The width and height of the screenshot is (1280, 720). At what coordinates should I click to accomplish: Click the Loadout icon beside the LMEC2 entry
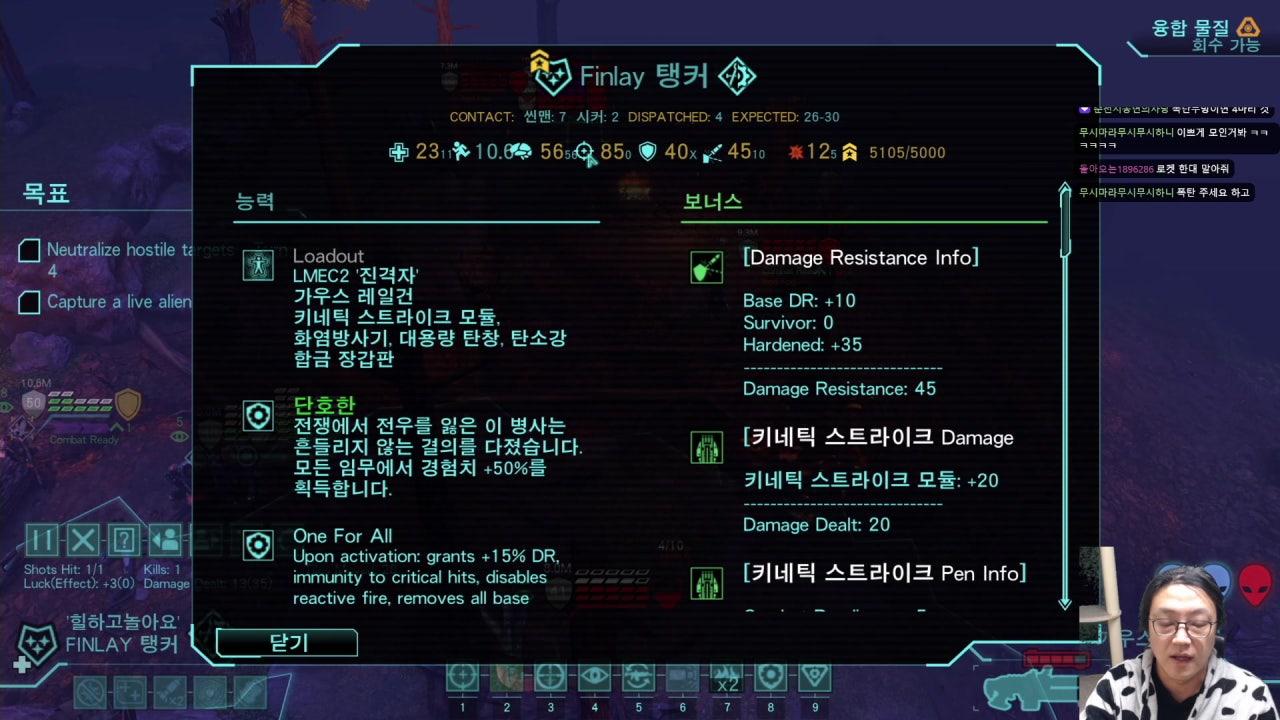click(258, 266)
